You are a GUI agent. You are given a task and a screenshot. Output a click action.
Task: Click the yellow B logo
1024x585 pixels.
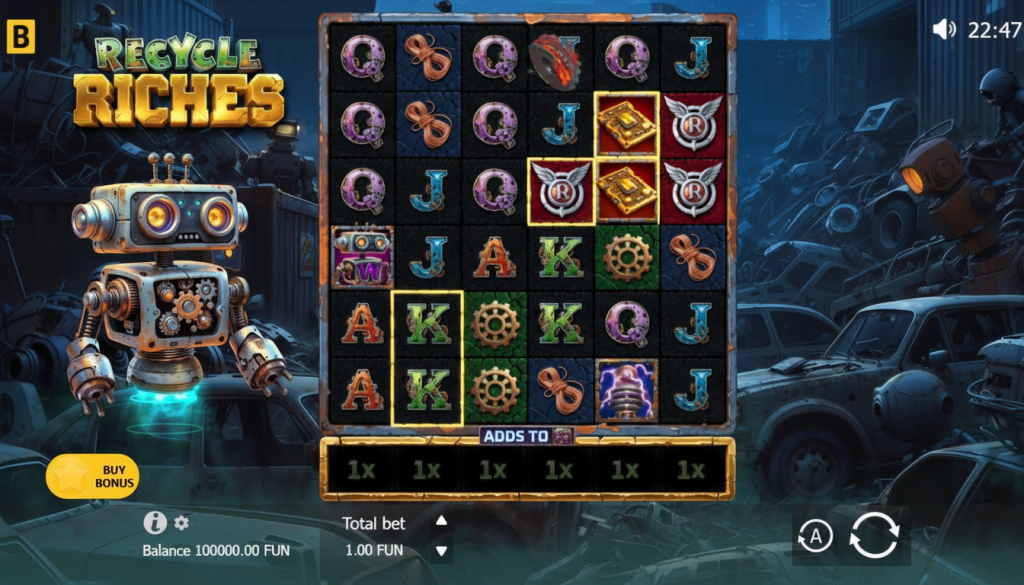click(x=20, y=39)
